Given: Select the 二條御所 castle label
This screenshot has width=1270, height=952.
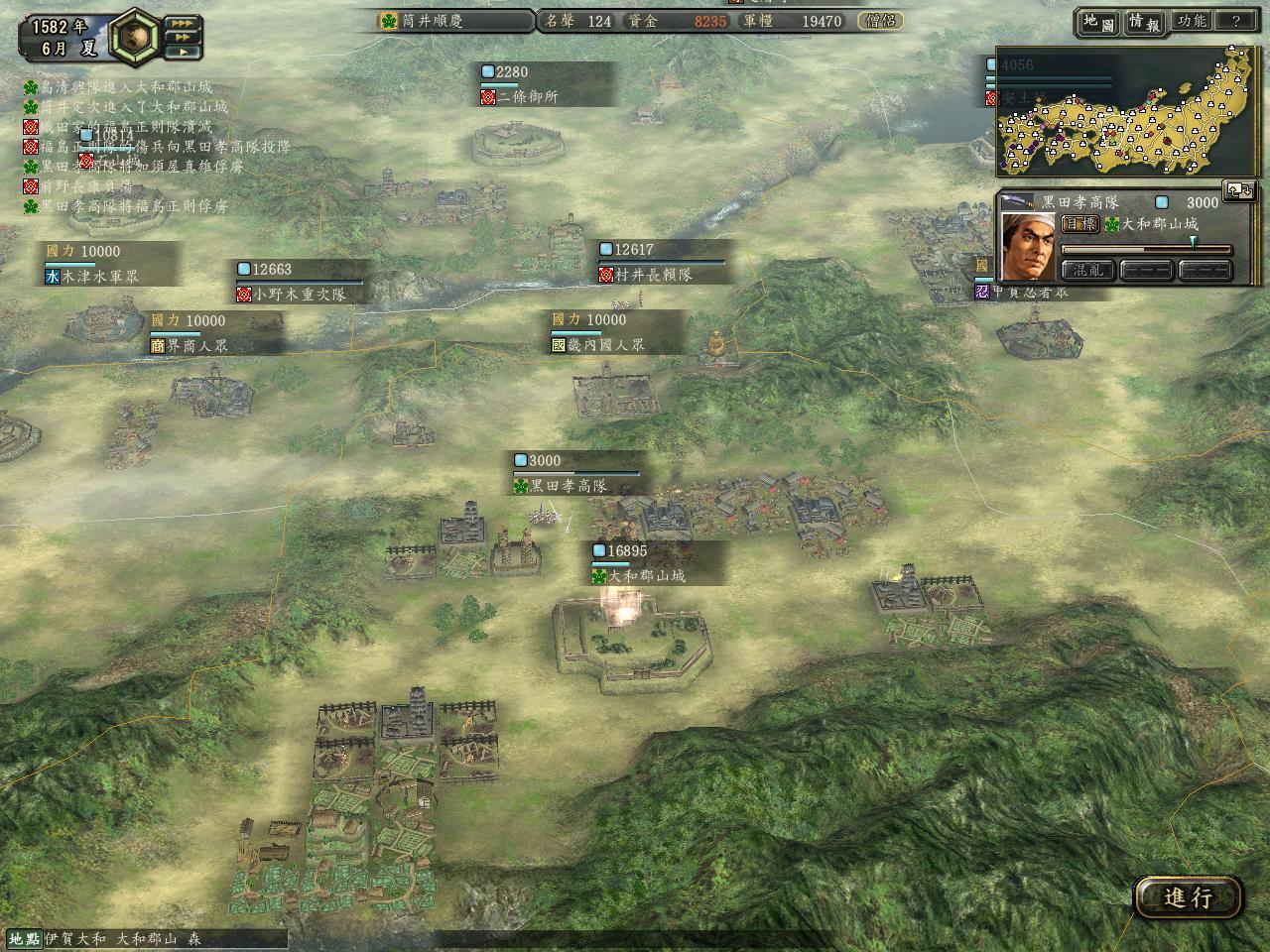Looking at the screenshot, I should tap(528, 97).
